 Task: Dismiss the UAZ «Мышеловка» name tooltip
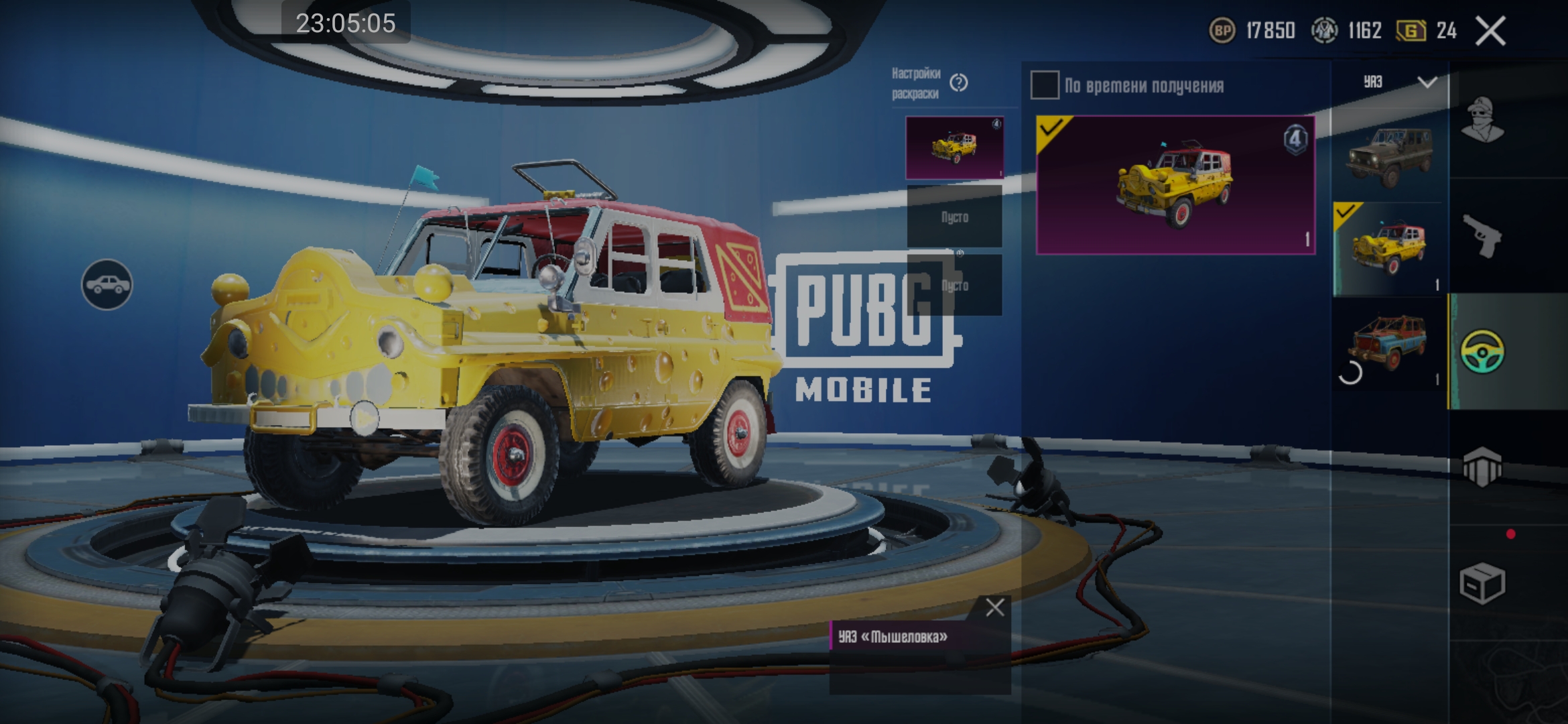pos(994,607)
